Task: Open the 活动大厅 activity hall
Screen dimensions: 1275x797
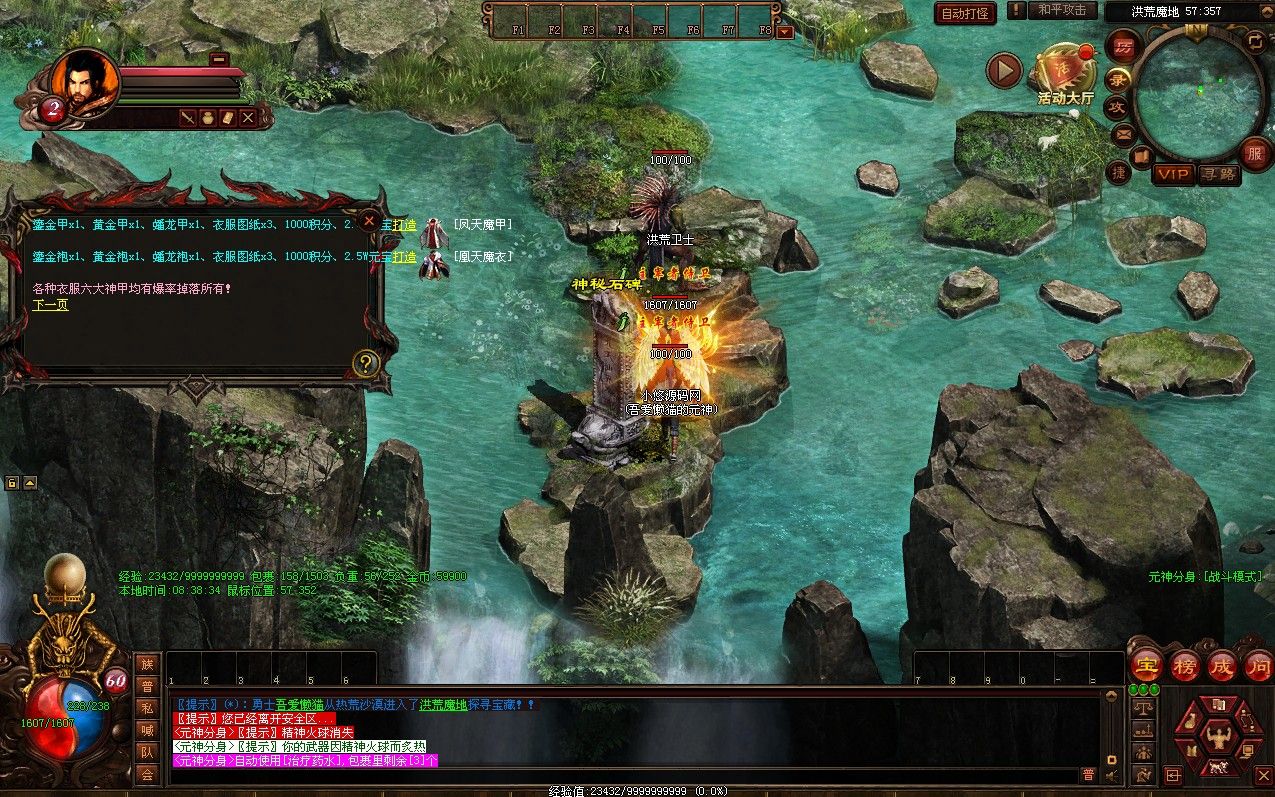Action: click(1065, 73)
